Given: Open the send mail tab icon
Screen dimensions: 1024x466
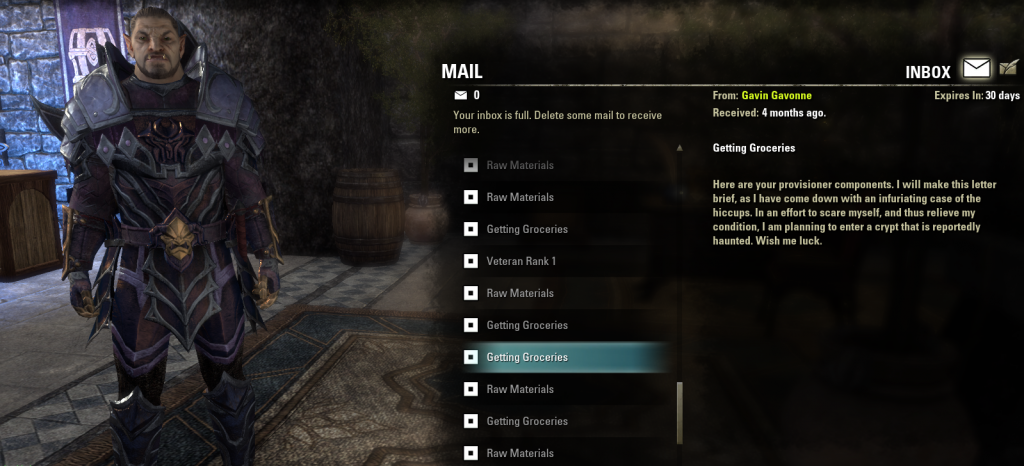Looking at the screenshot, I should pyautogui.click(x=1008, y=69).
